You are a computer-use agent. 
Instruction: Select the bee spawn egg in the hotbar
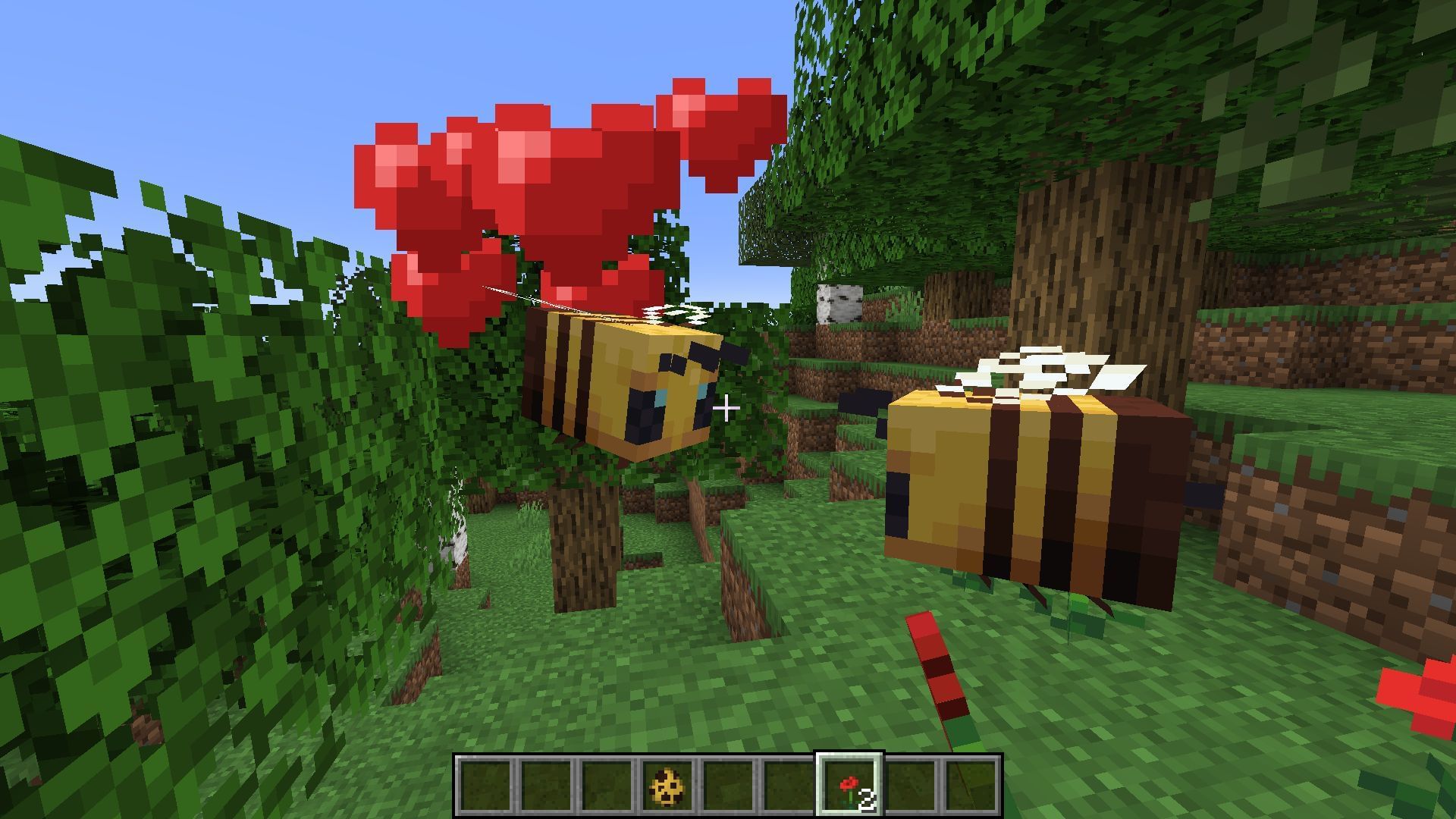(667, 785)
